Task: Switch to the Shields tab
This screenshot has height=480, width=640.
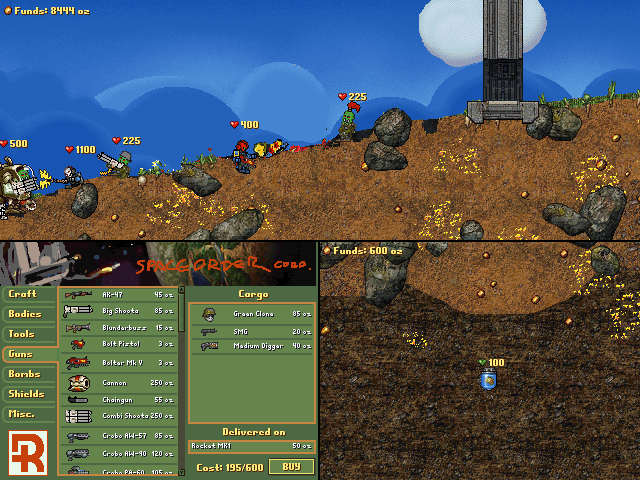Action: pyautogui.click(x=28, y=394)
